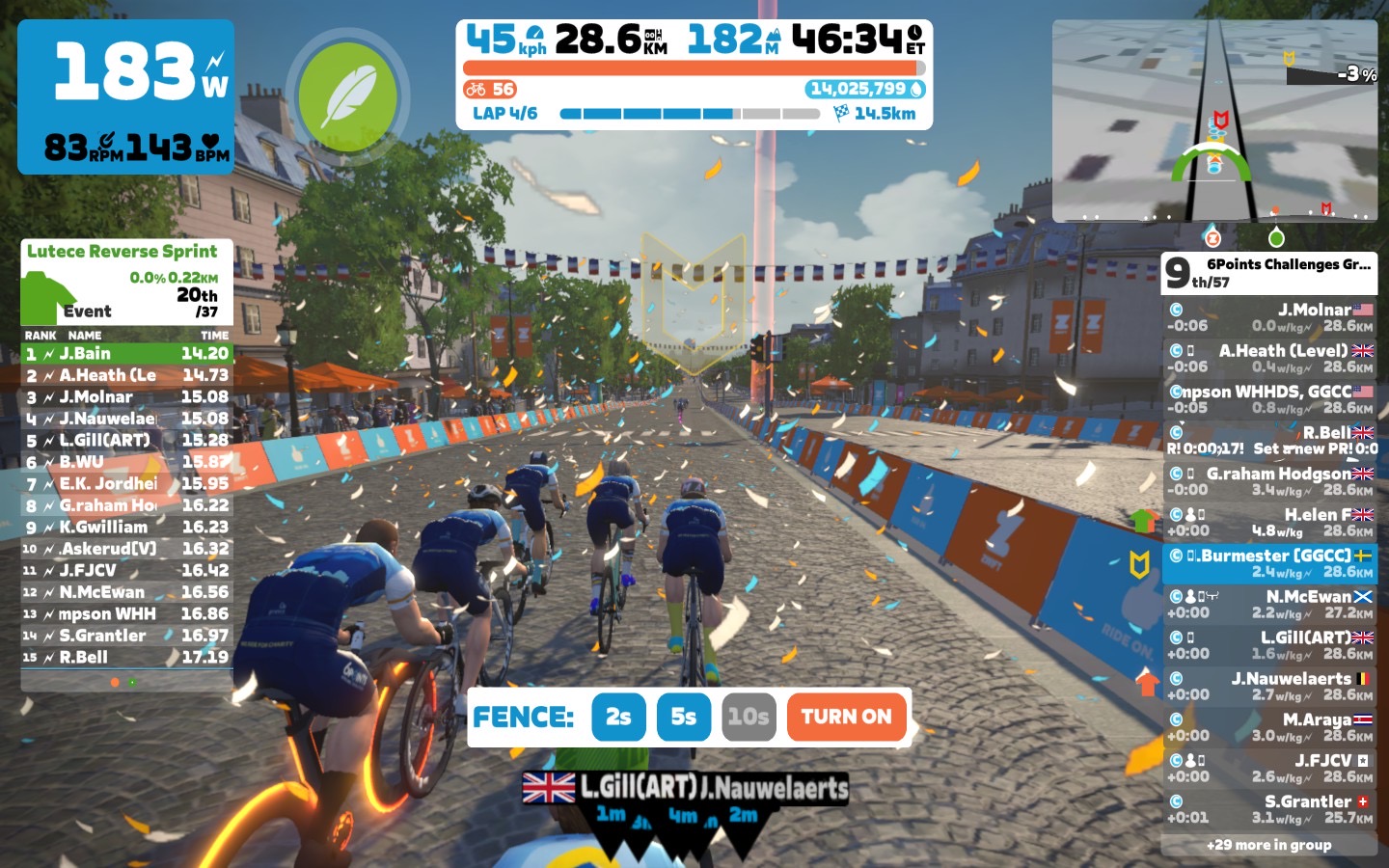Choose N.McEwan in the riders list
Screen dimensions: 1389x868
click(x=1268, y=604)
